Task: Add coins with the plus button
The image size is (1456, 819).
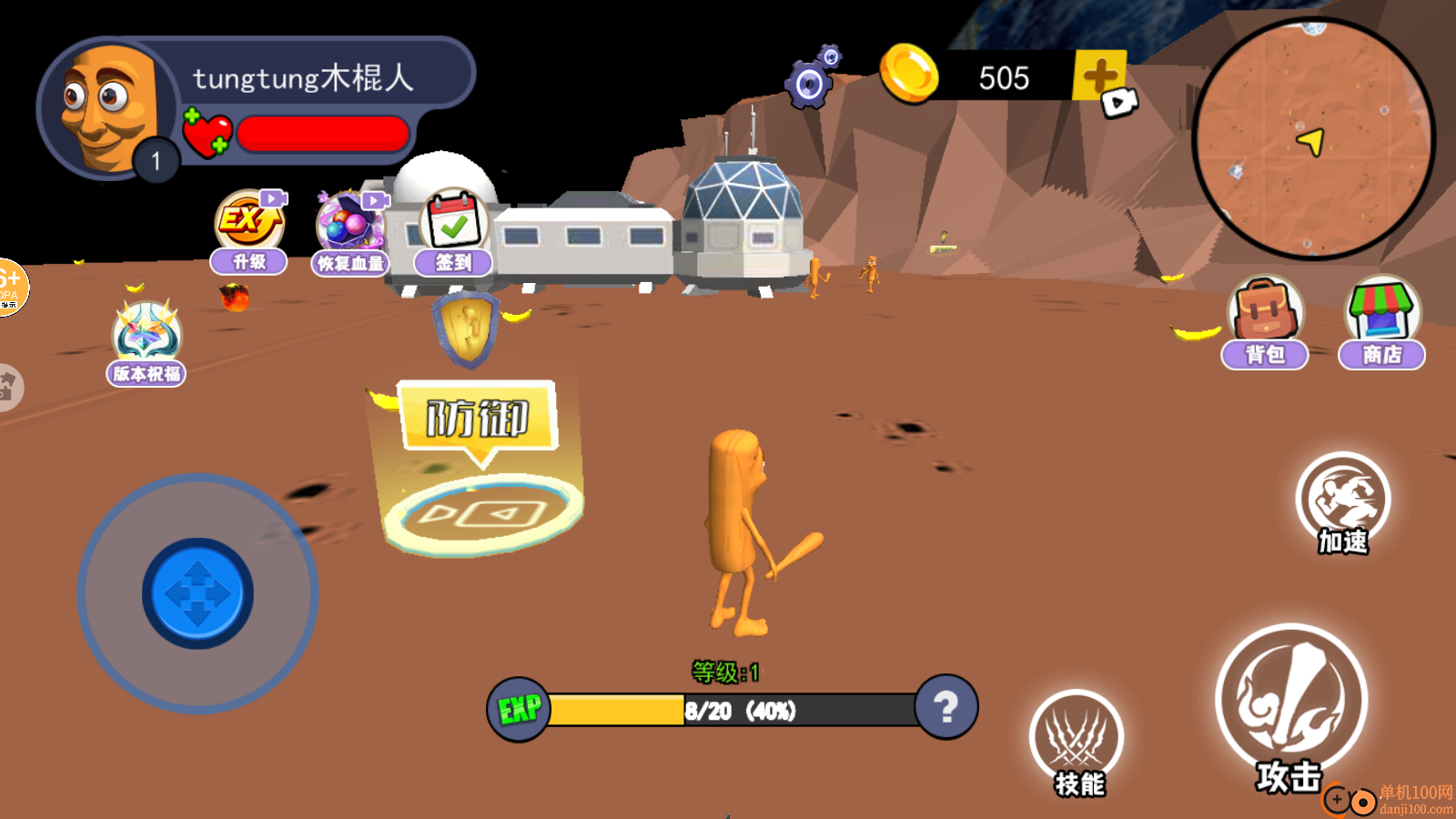Action: (x=1100, y=76)
